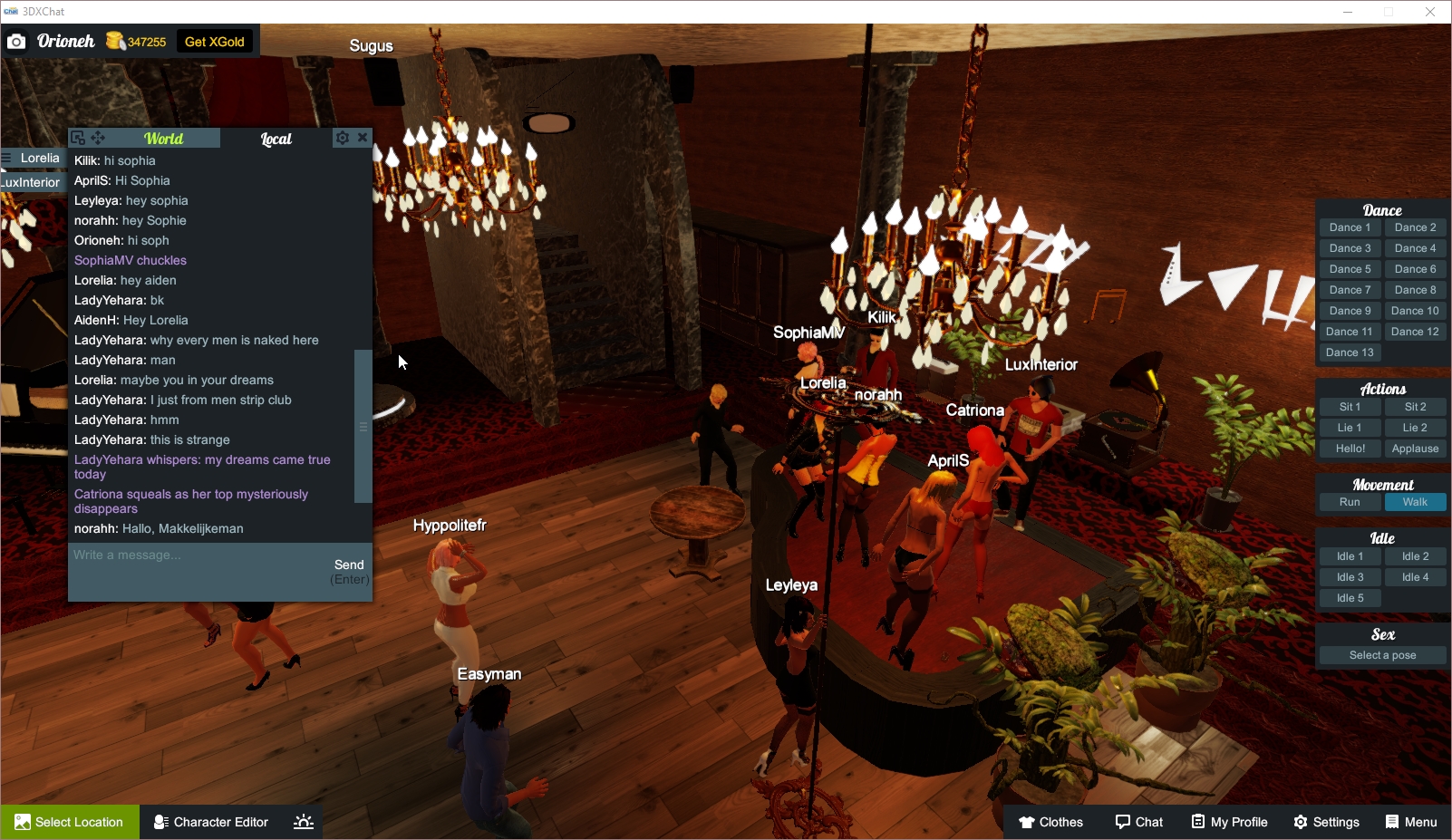Expand the LuxInterior side panel

30,181
